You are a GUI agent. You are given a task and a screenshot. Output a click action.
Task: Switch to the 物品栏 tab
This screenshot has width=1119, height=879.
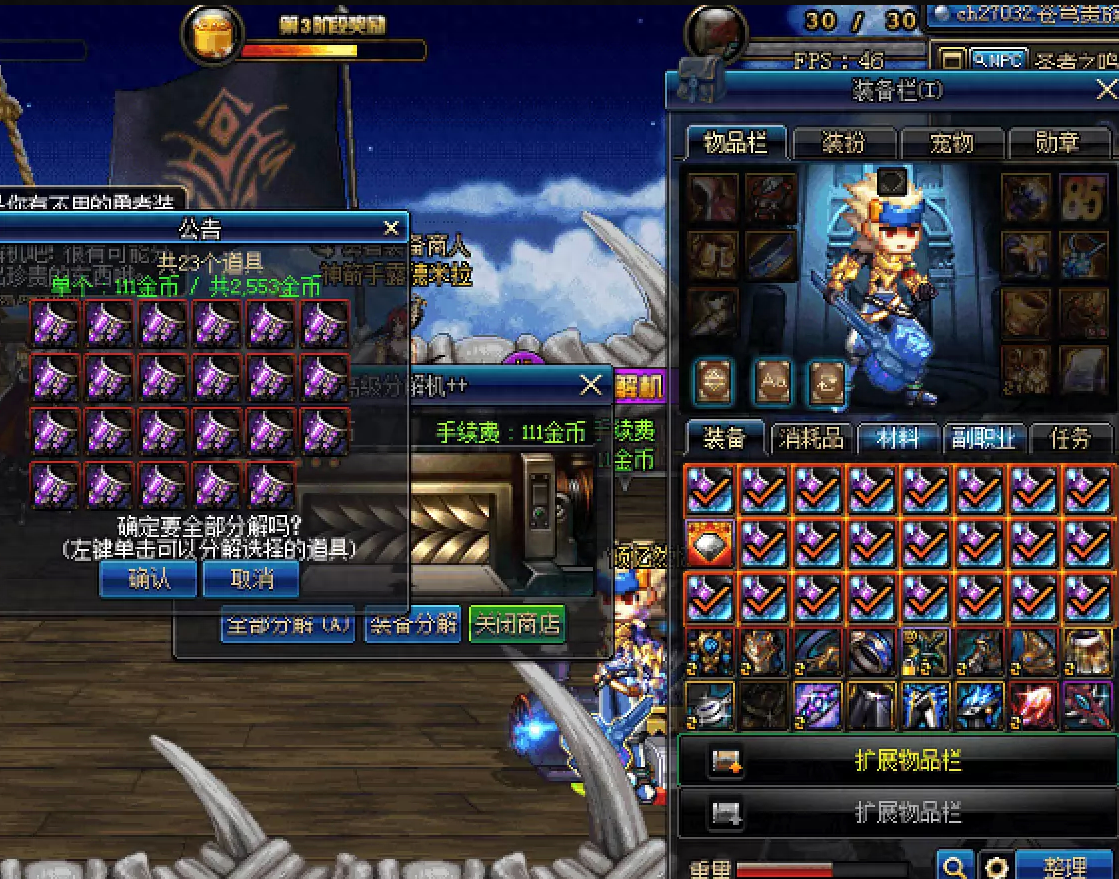pos(736,143)
